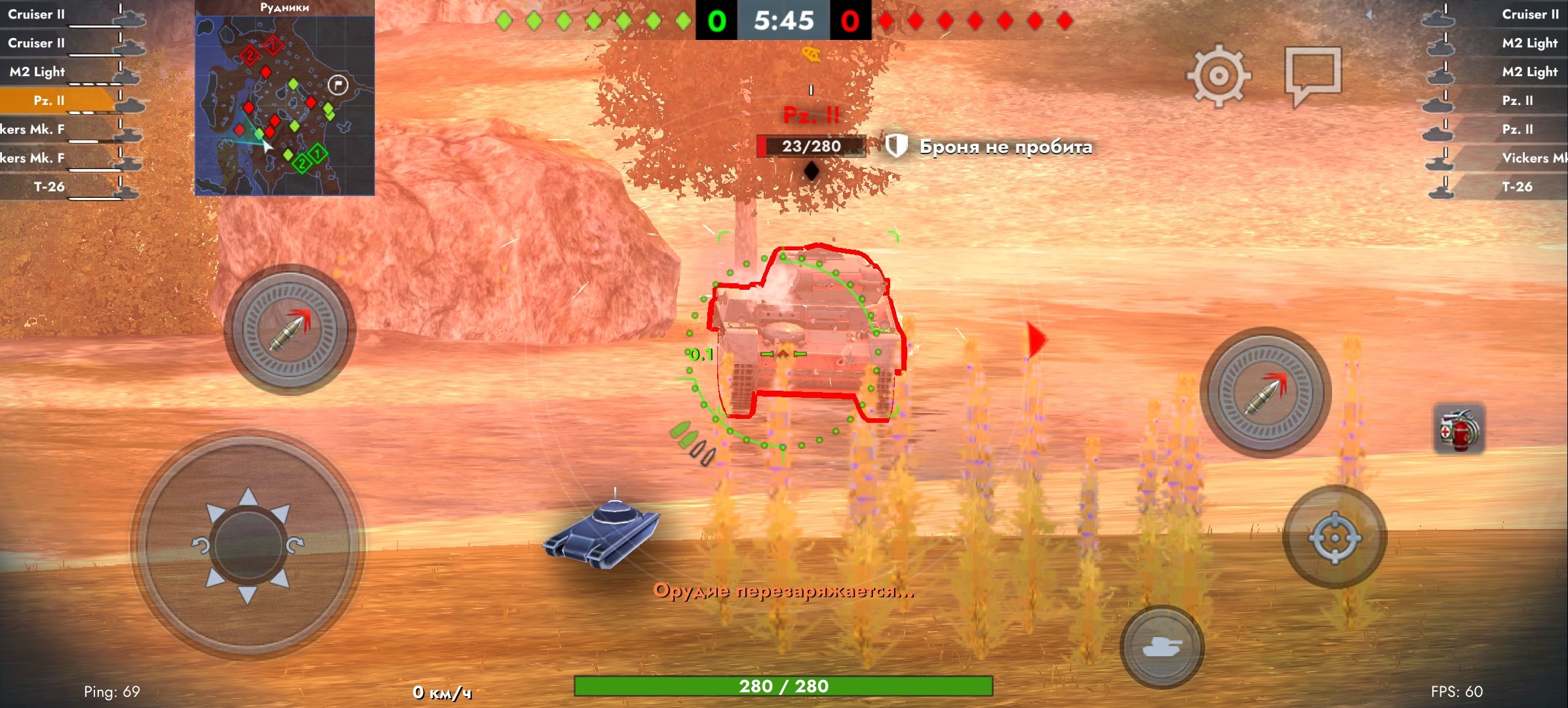The width and height of the screenshot is (1568, 708).
Task: Toggle sniper mode with the crosshair button
Action: tap(1334, 538)
